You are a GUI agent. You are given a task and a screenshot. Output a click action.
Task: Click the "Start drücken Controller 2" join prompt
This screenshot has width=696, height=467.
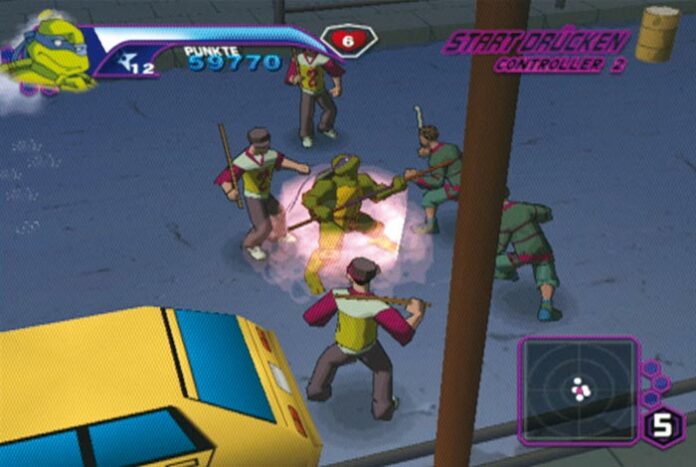point(537,50)
